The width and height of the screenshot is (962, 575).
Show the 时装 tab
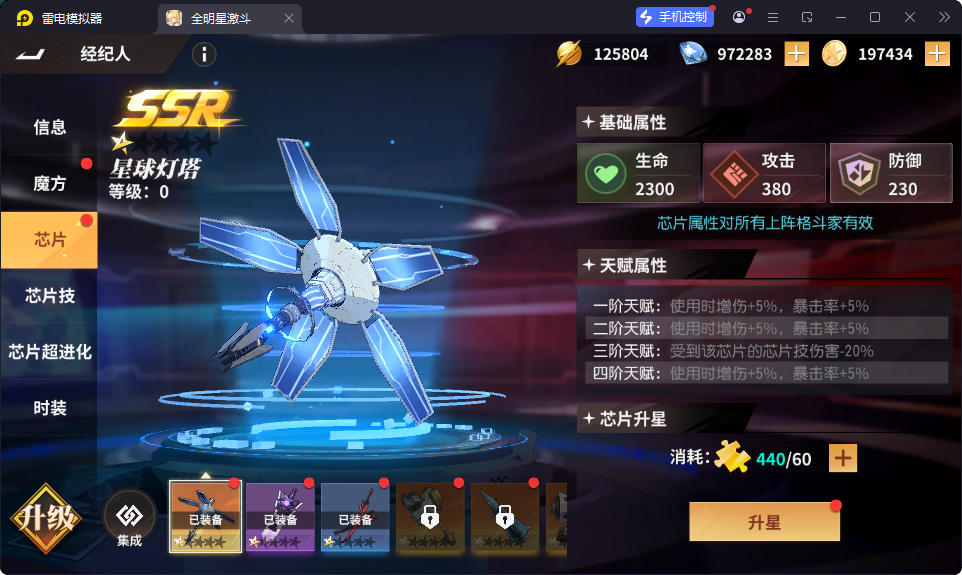(49, 408)
